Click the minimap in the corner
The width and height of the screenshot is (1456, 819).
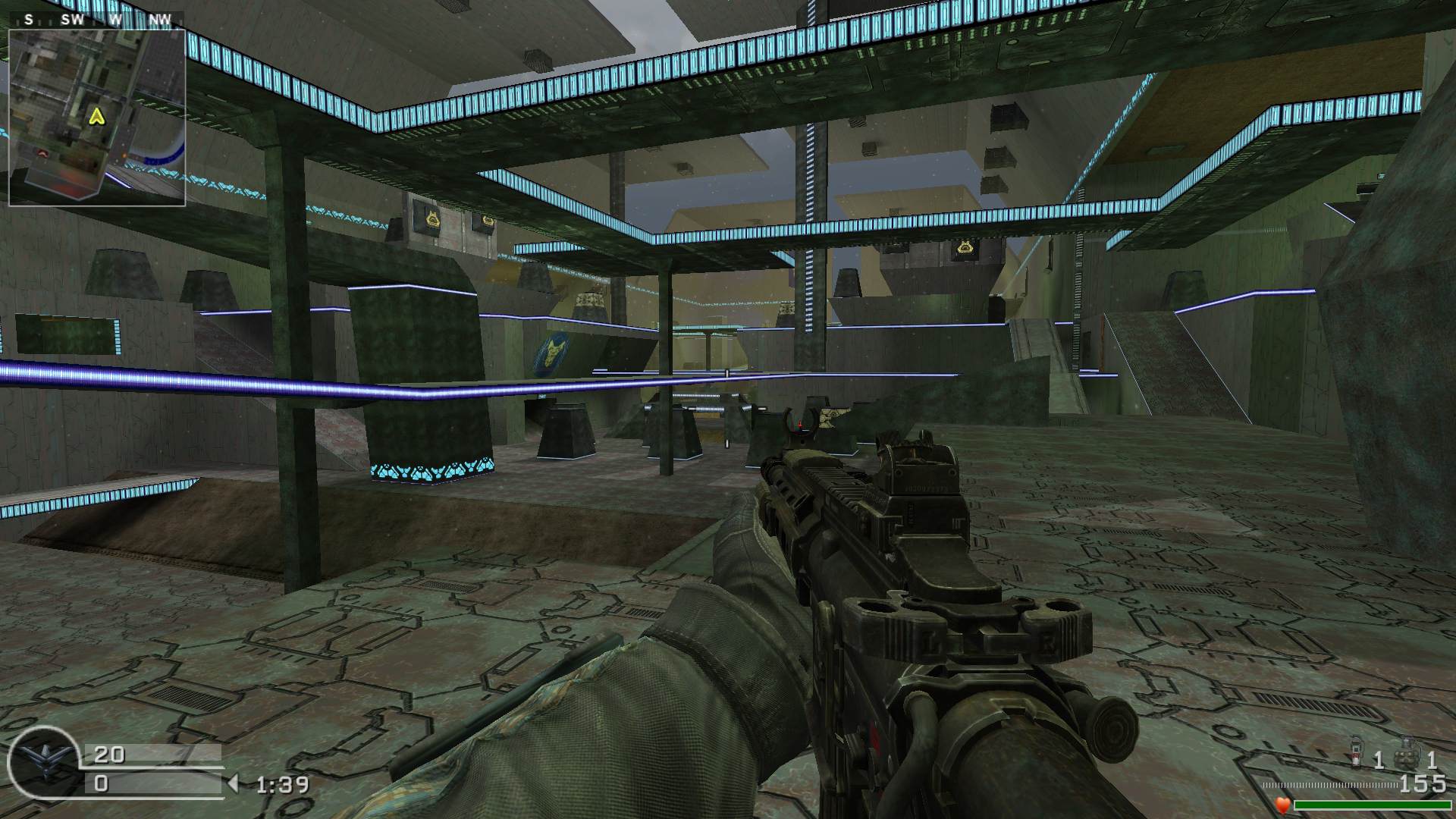click(x=96, y=117)
